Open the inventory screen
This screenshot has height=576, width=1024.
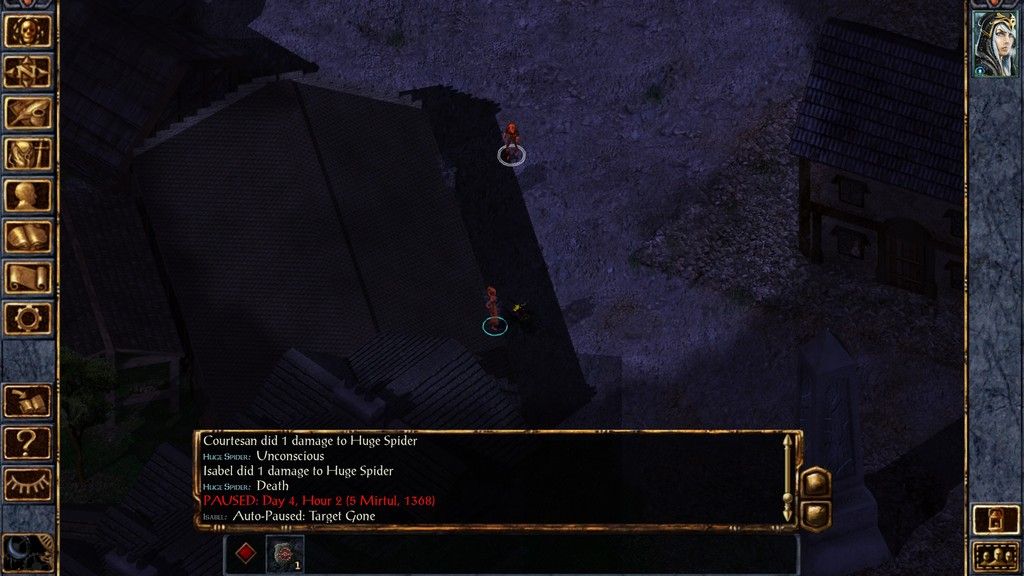[x=27, y=153]
